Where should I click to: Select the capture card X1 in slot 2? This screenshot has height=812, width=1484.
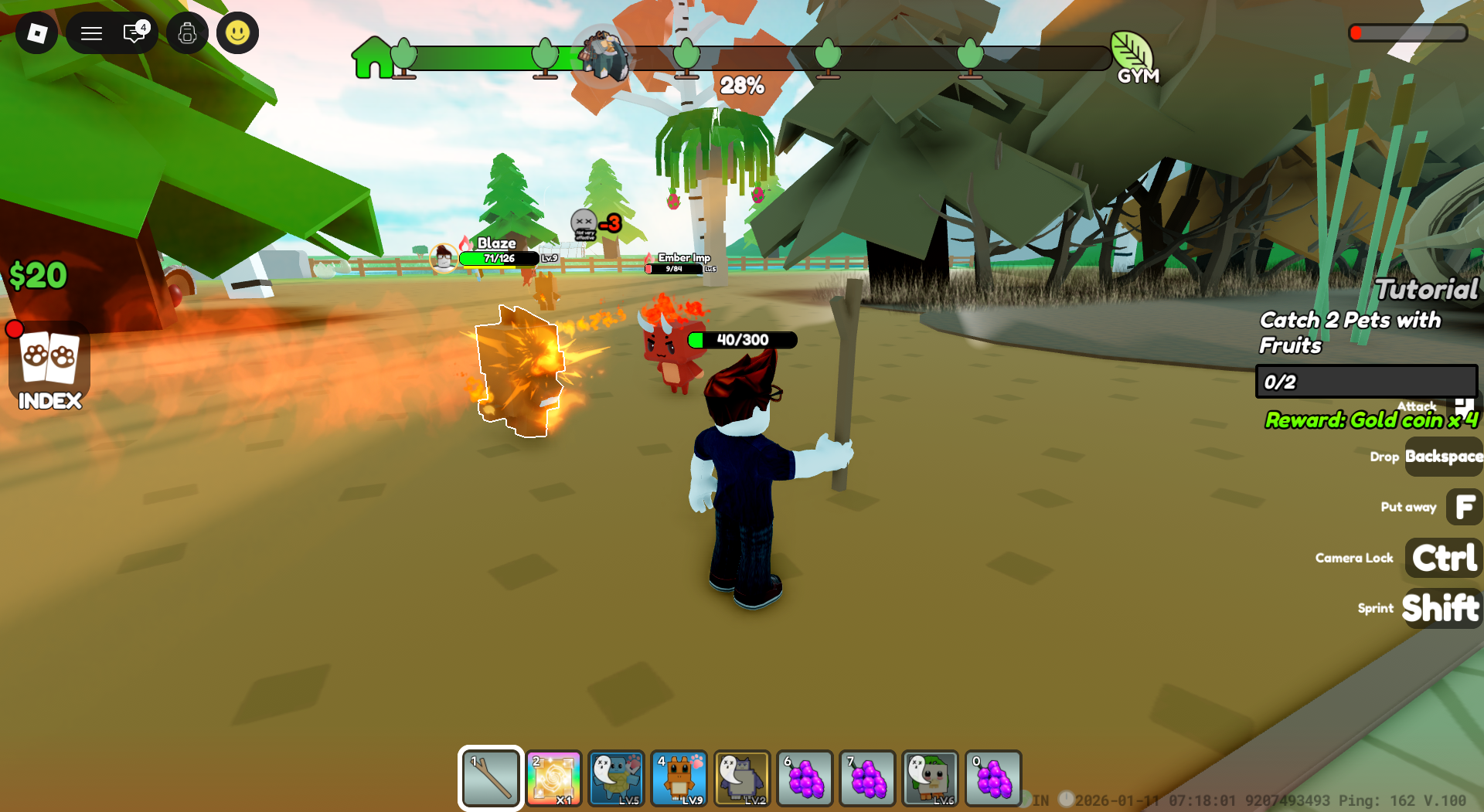coord(553,778)
